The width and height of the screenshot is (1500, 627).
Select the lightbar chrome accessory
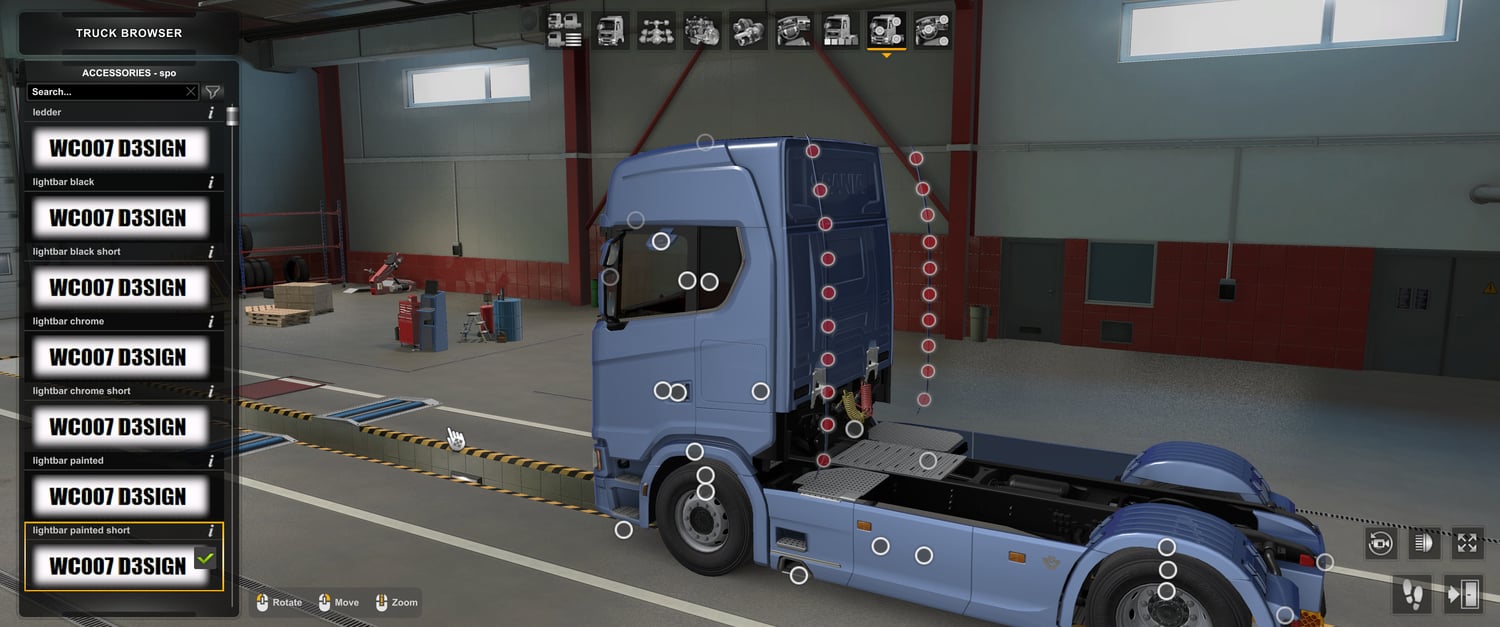click(x=119, y=357)
